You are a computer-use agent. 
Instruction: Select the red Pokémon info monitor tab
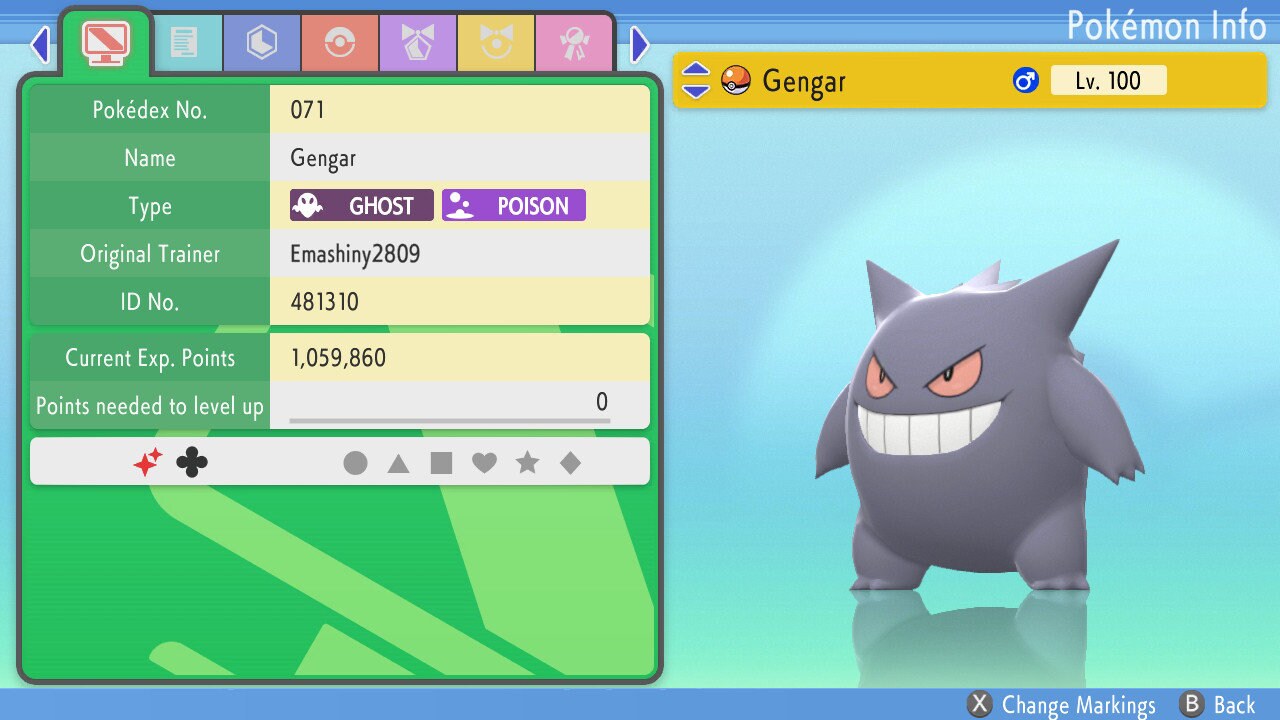click(x=105, y=41)
